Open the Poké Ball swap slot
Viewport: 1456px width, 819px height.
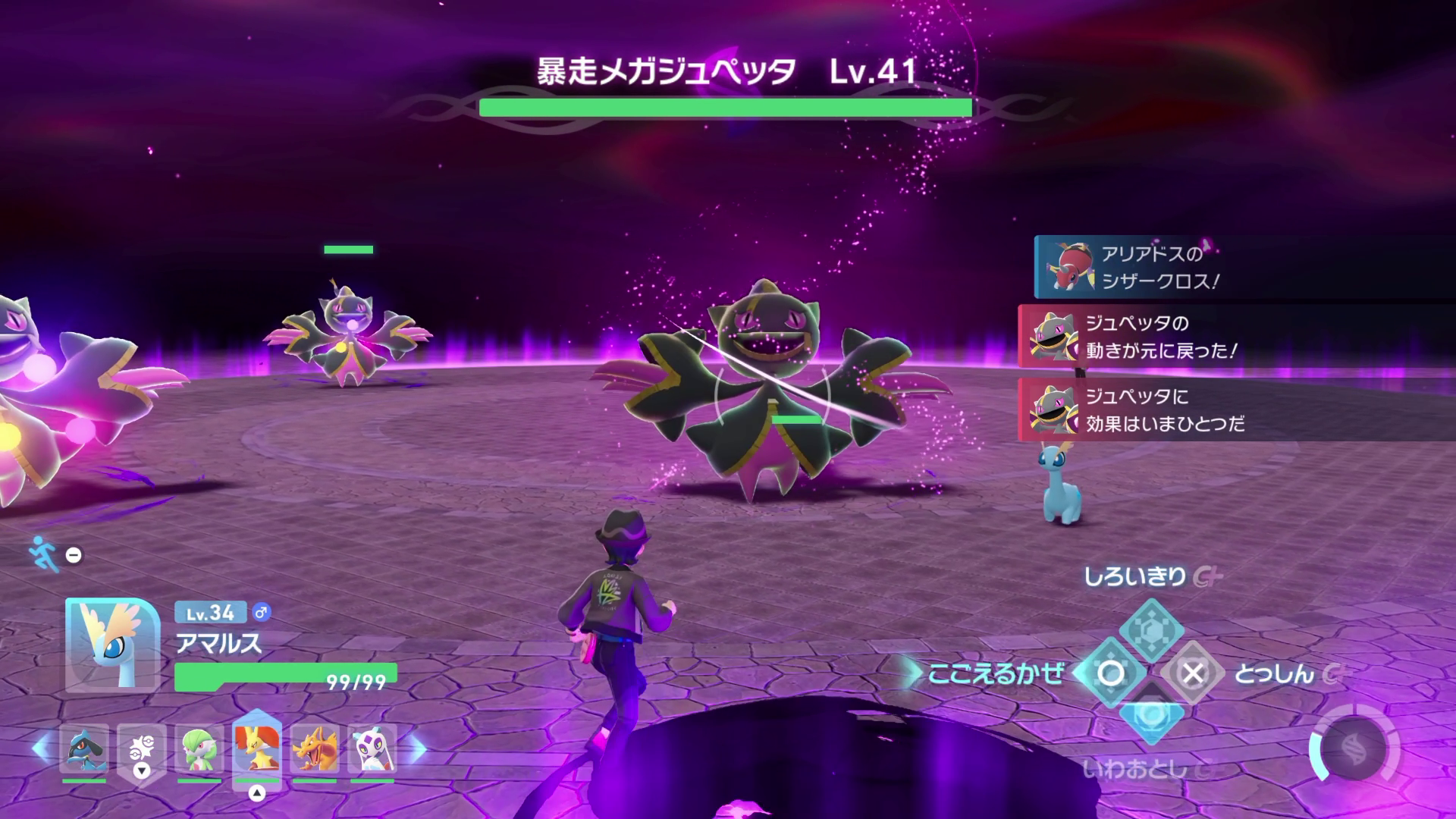[x=142, y=749]
